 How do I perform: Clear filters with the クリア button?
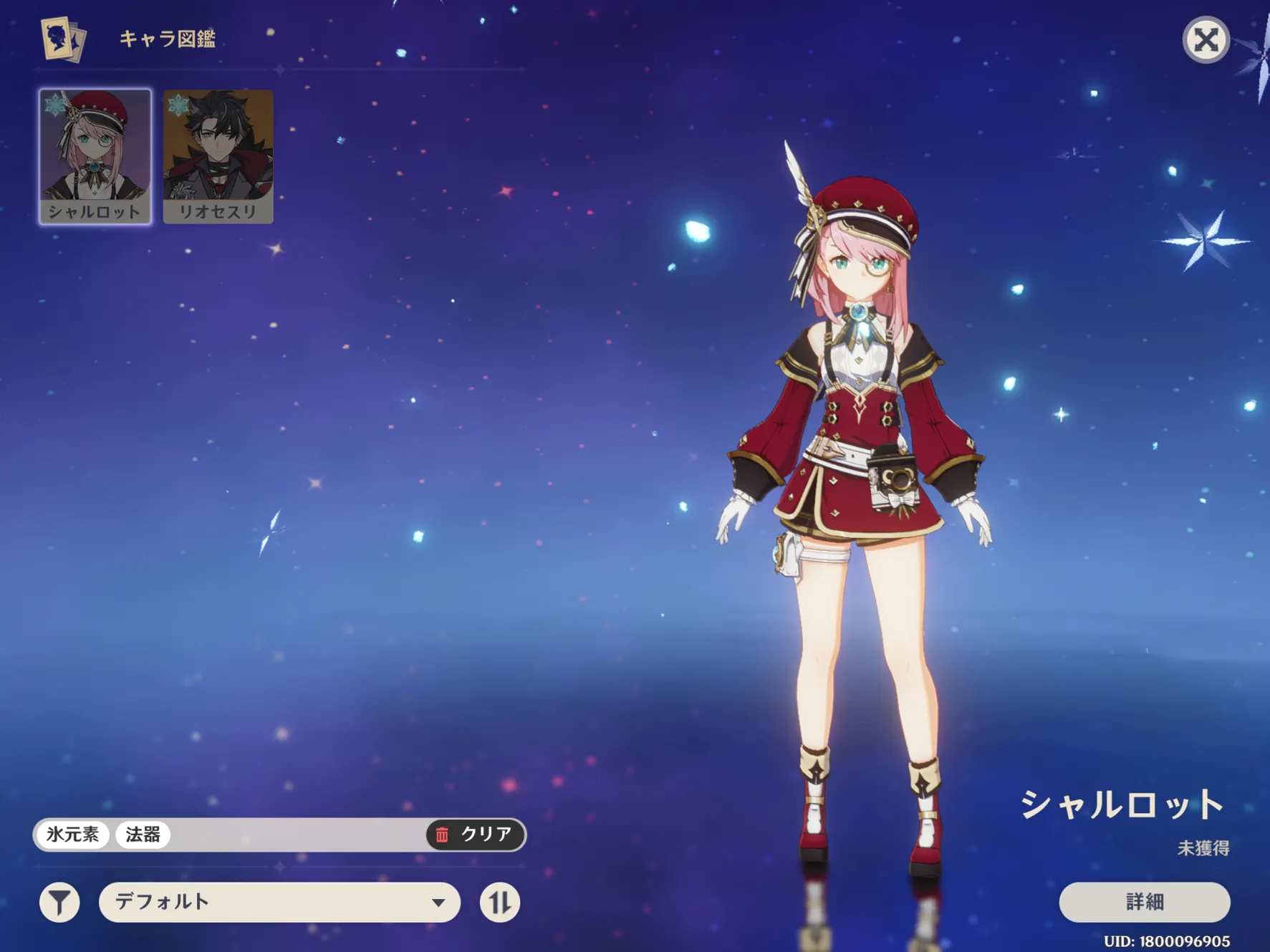pos(476,835)
